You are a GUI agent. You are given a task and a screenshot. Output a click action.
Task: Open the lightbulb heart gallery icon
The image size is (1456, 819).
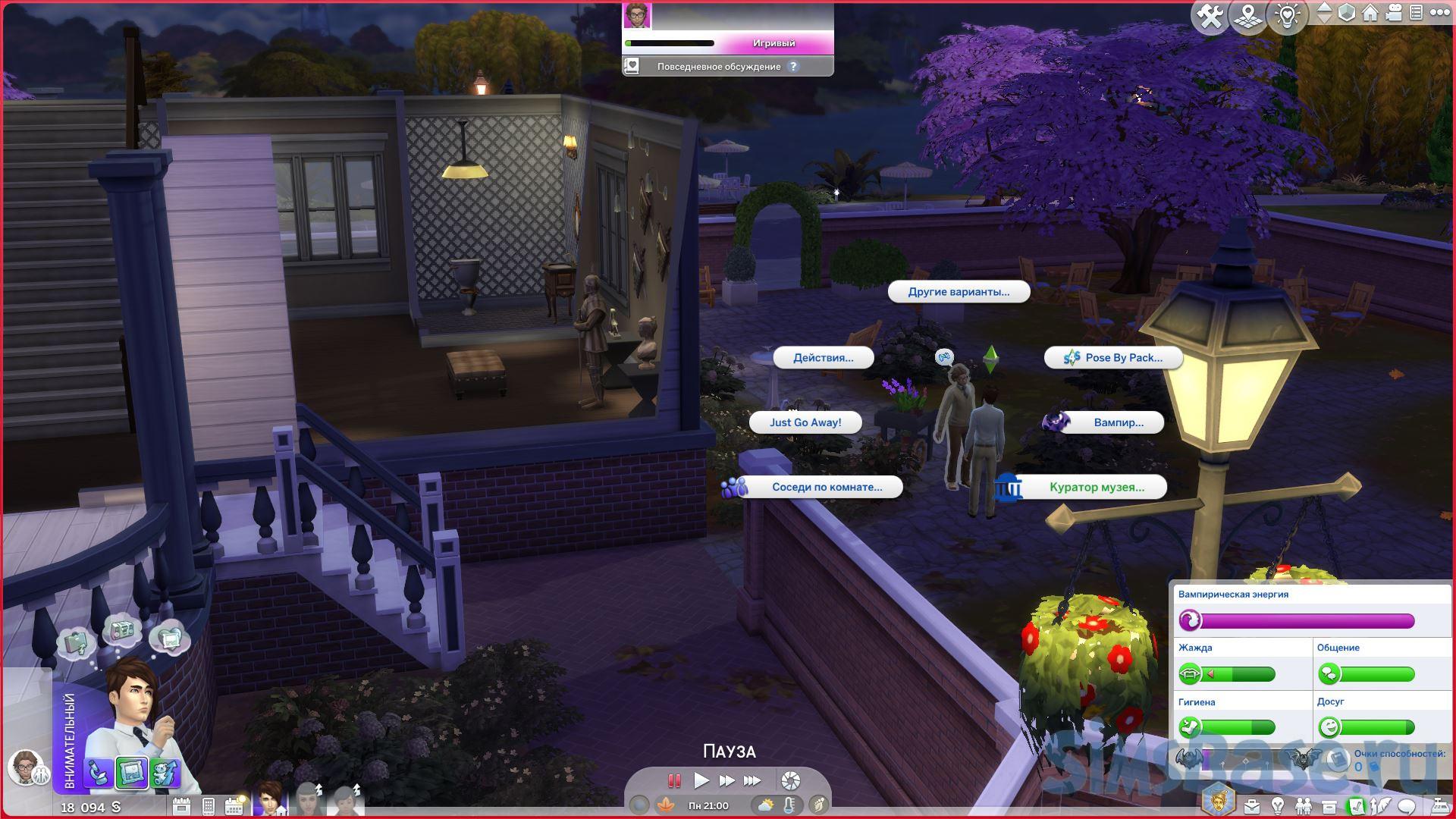1287,16
